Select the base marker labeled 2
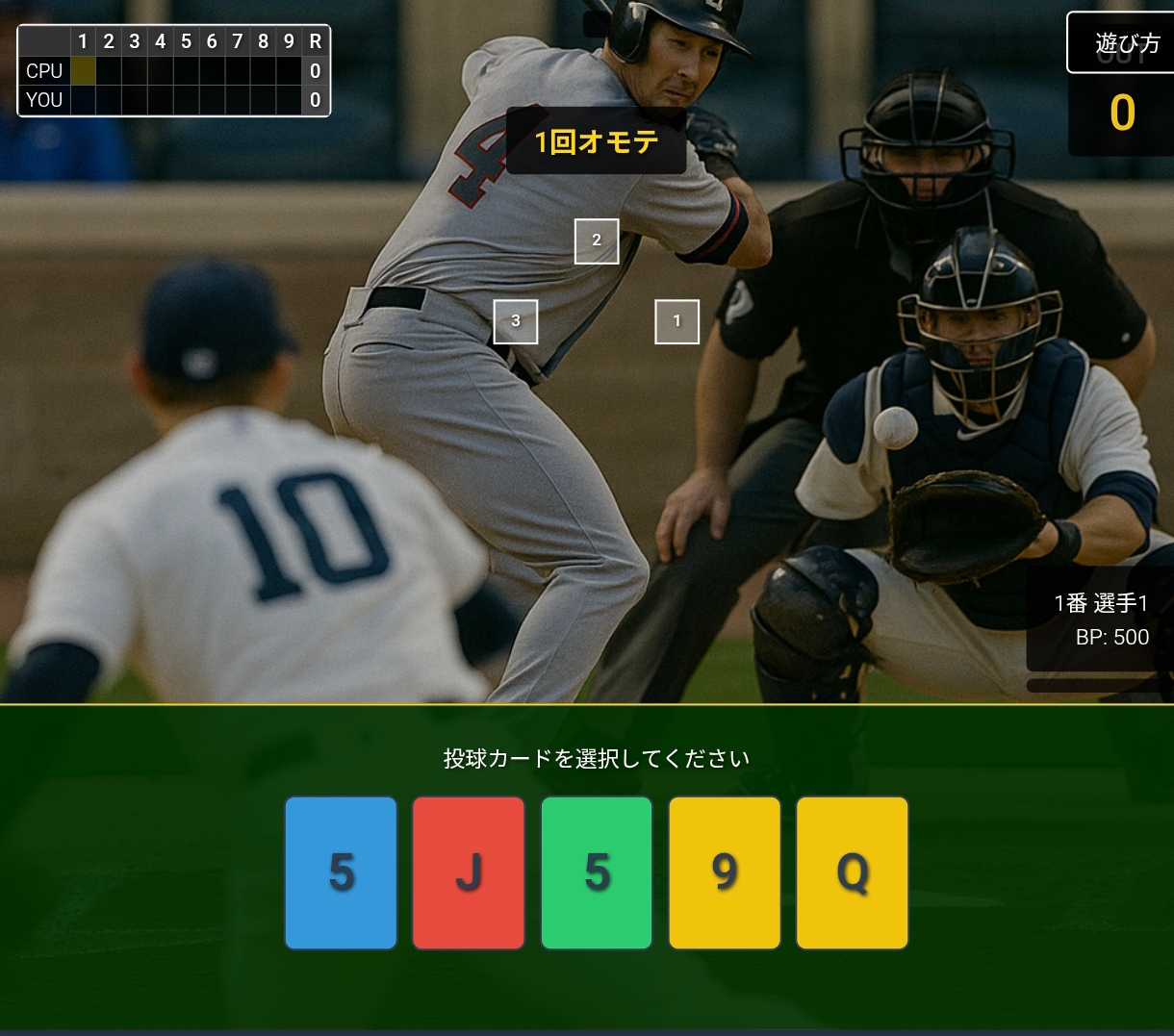1174x1036 pixels. coord(597,240)
